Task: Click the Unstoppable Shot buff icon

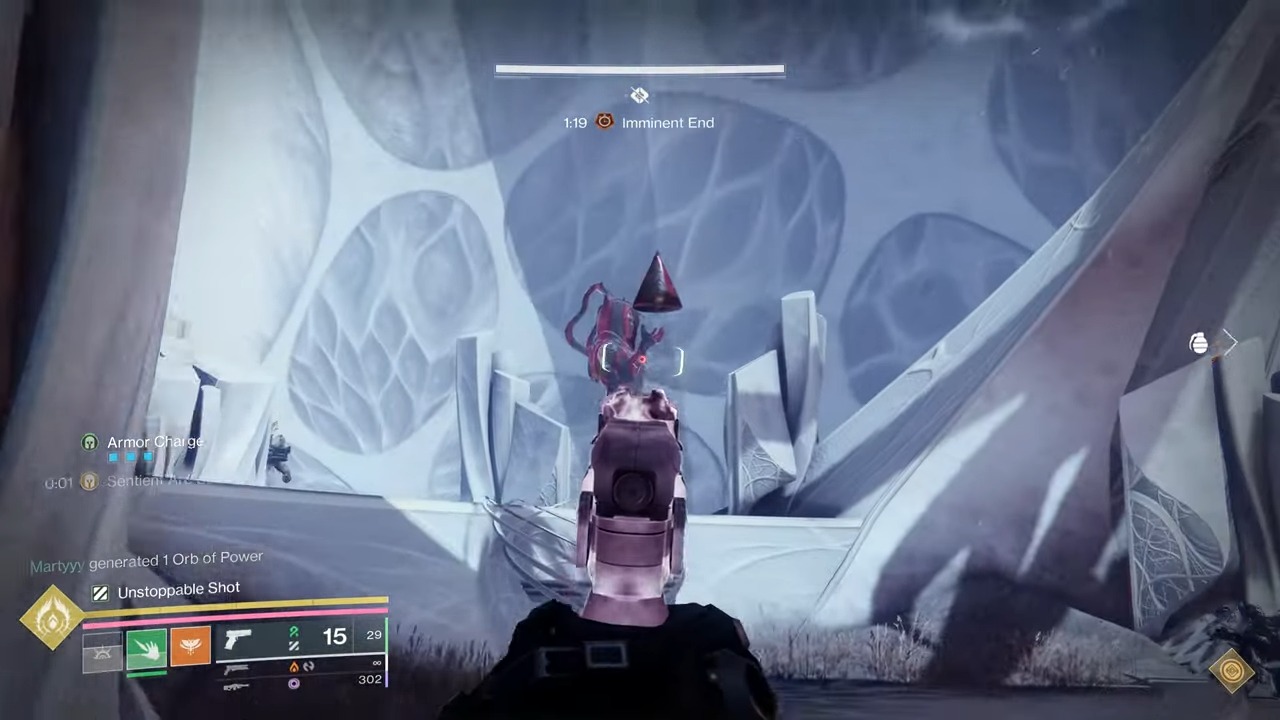Action: (x=100, y=591)
